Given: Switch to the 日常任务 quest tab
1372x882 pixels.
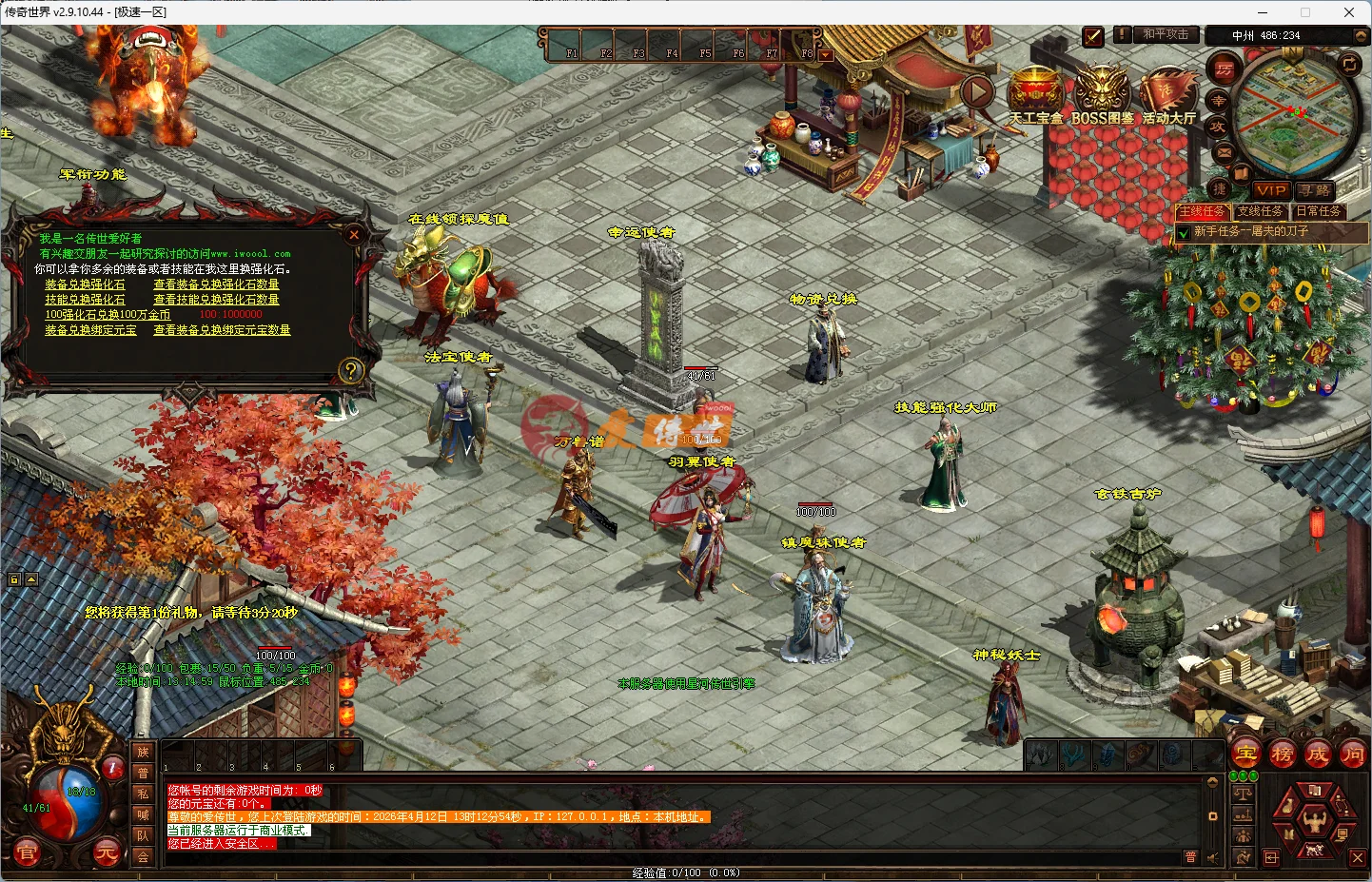Looking at the screenshot, I should click(1321, 211).
